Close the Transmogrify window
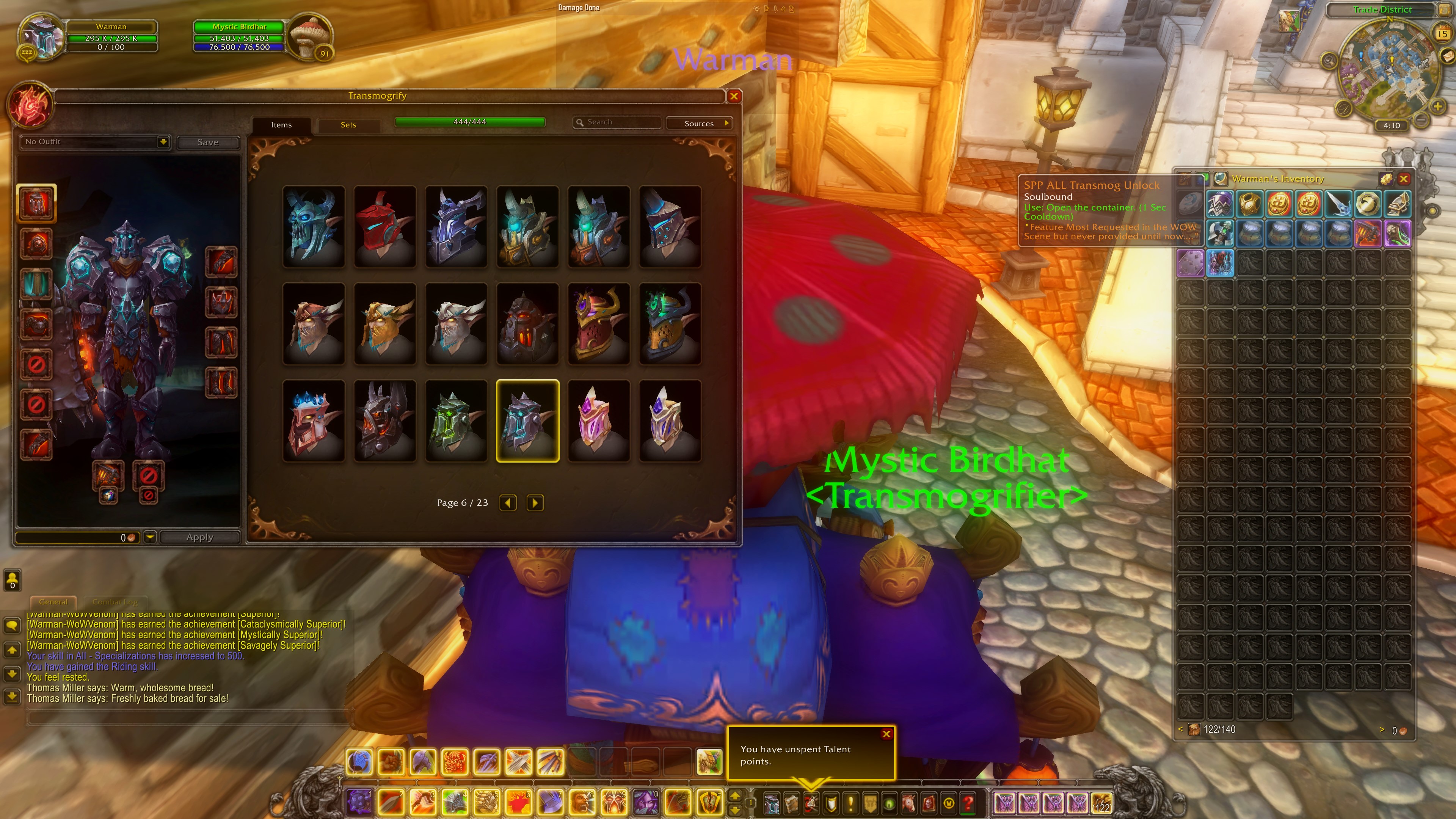Image resolution: width=1456 pixels, height=819 pixels. [x=734, y=96]
